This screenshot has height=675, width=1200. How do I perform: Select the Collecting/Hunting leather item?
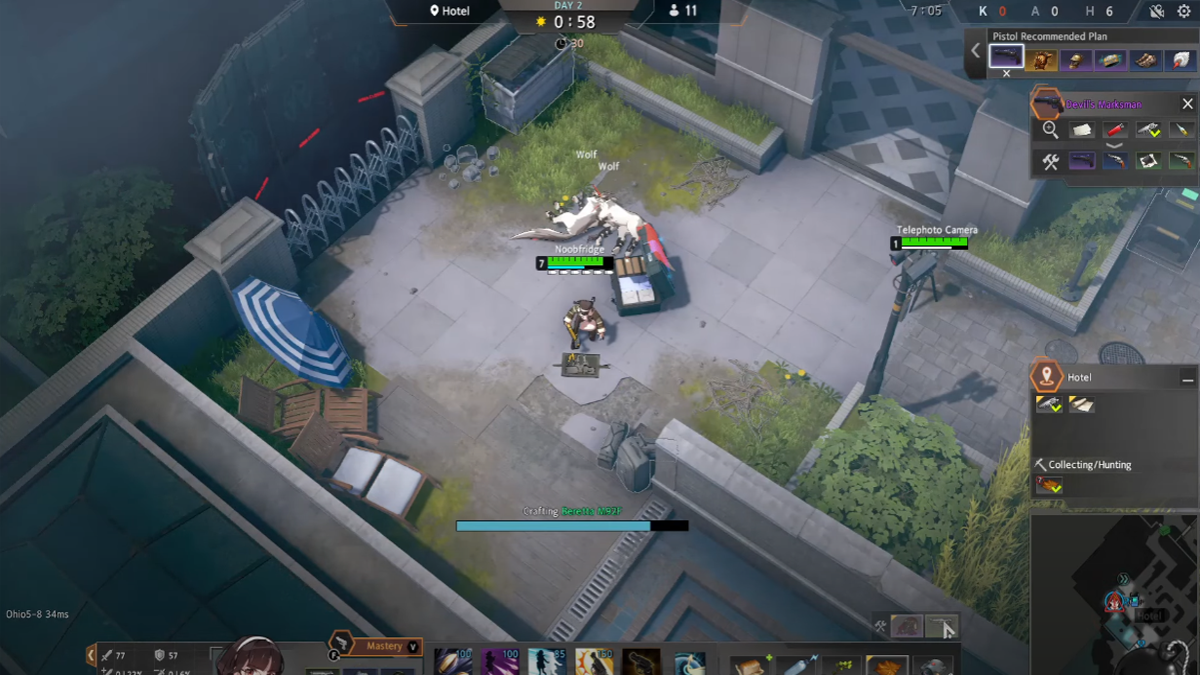[x=1049, y=485]
